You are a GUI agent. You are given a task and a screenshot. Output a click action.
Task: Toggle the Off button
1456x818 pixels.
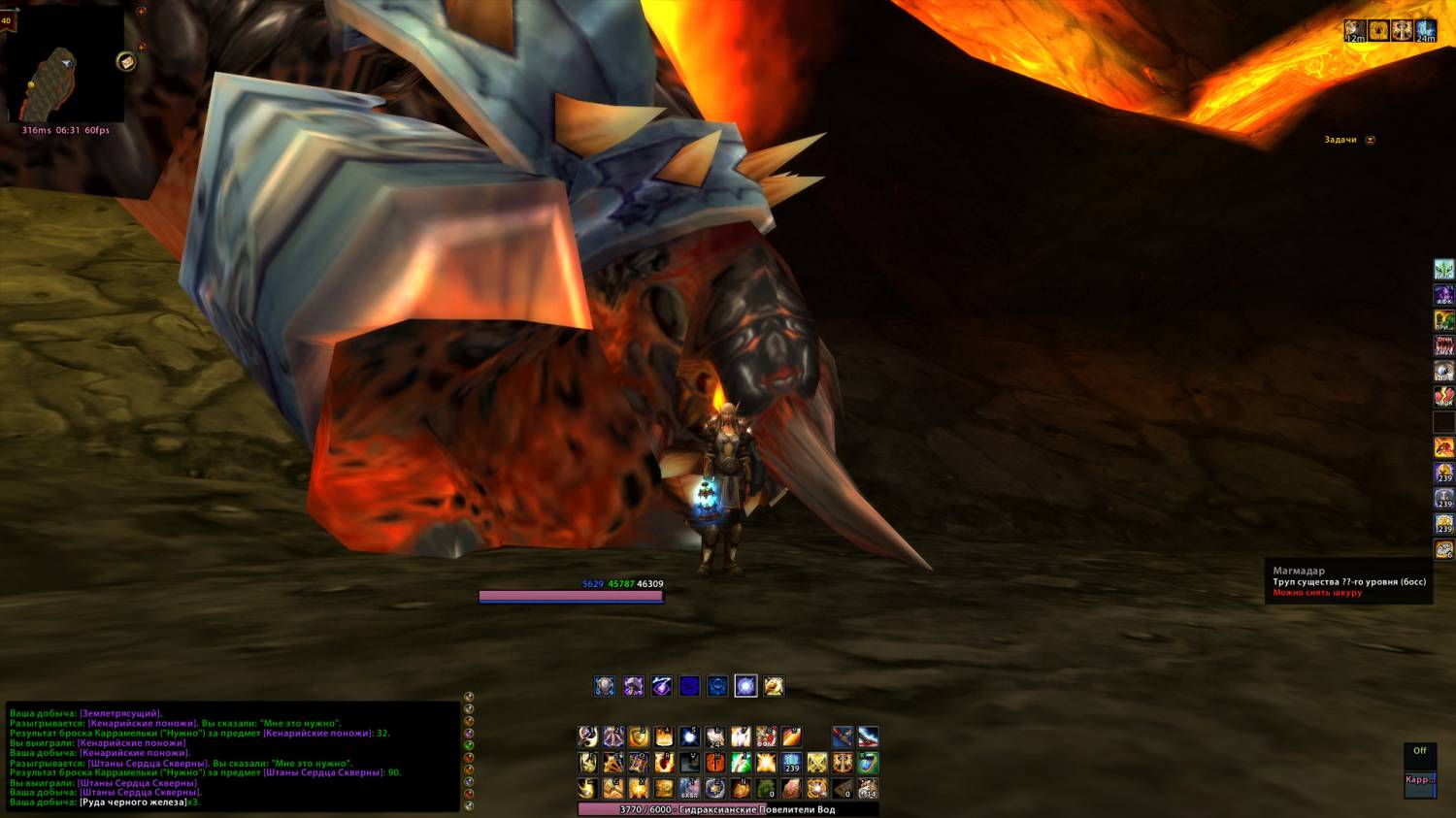(x=1419, y=751)
